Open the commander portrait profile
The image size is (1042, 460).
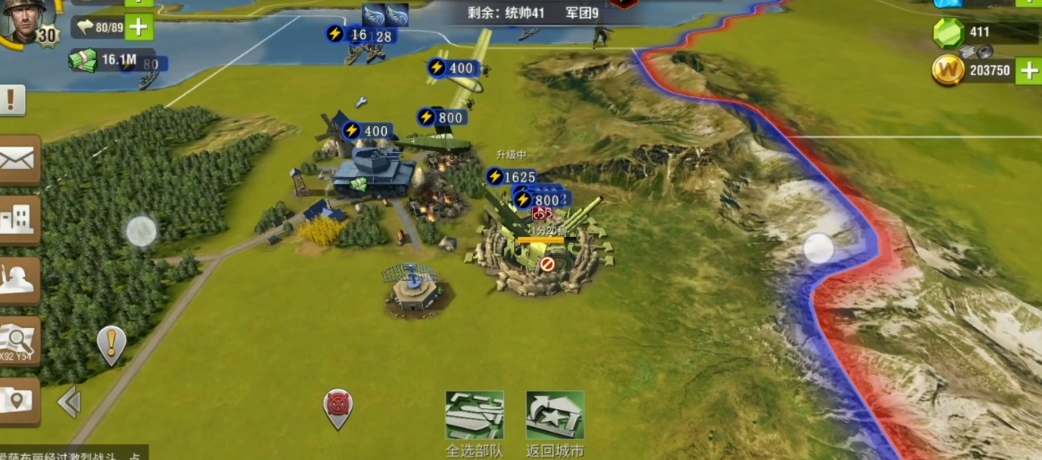click(x=24, y=20)
